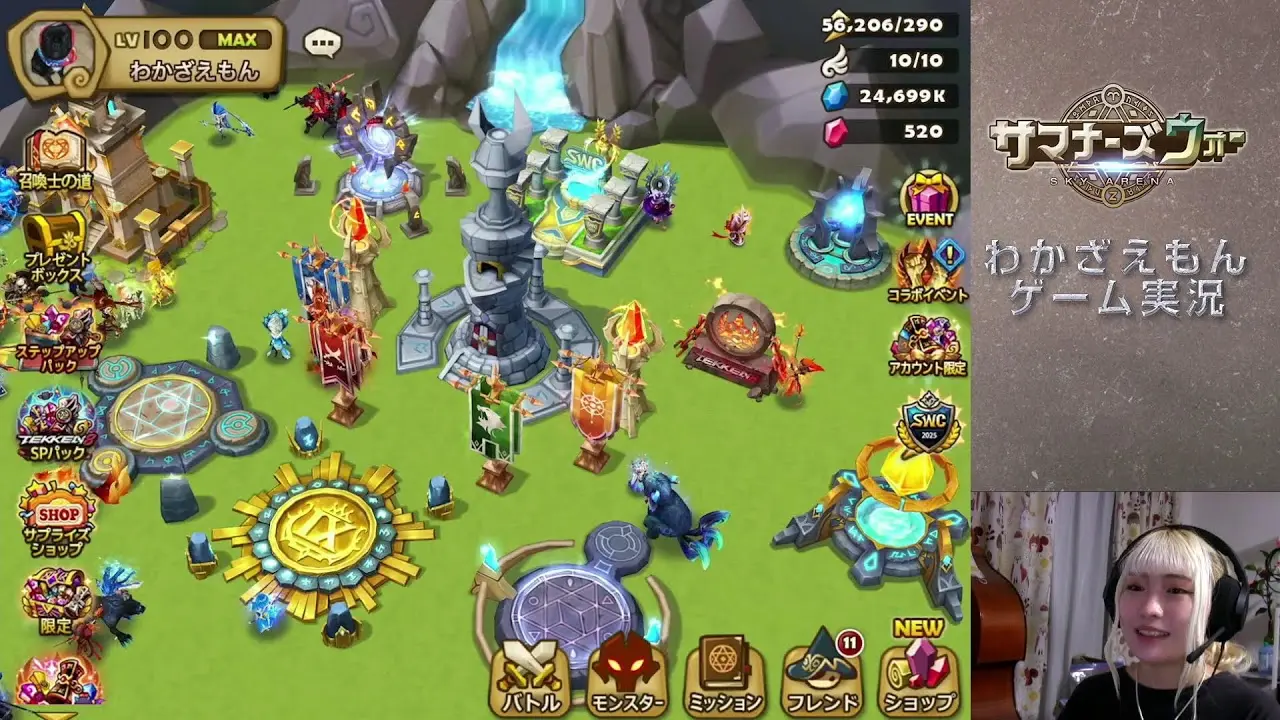The image size is (1280, 720).
Task: Tap the blue mana stone icon
Action: pos(834,96)
